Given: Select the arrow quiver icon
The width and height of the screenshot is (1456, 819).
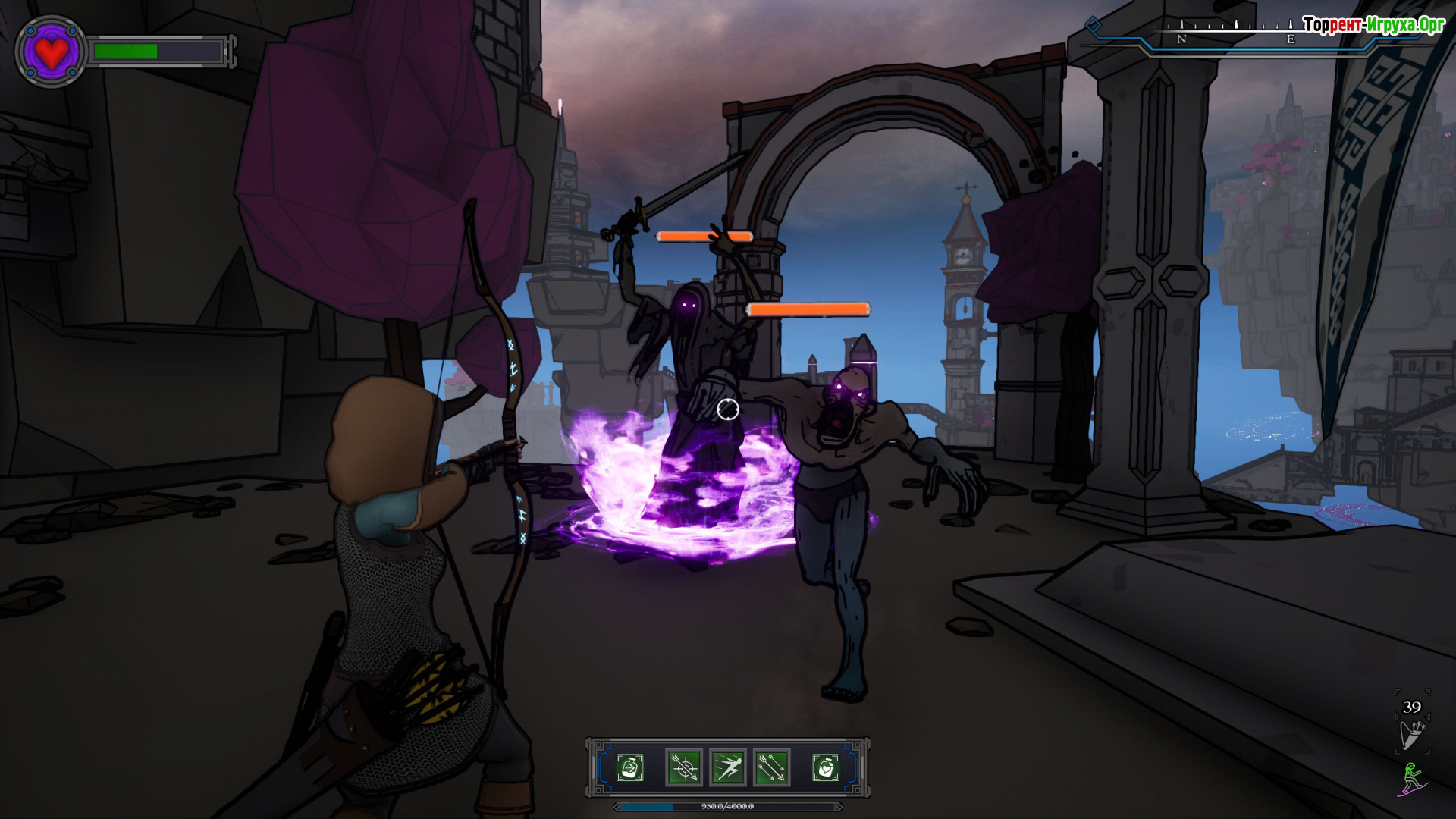Looking at the screenshot, I should point(1411,735).
